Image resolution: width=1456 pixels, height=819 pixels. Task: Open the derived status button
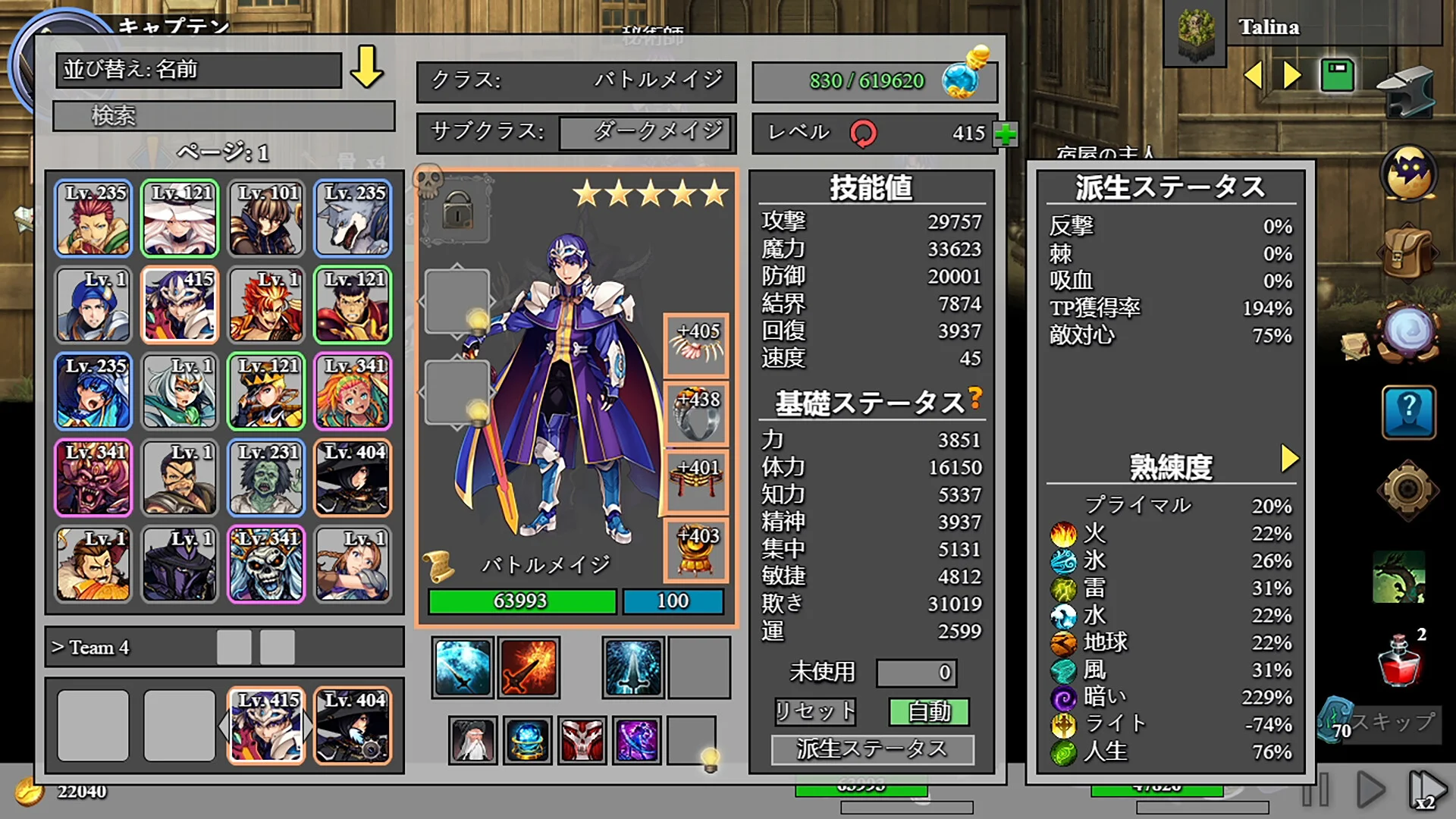pos(872,749)
